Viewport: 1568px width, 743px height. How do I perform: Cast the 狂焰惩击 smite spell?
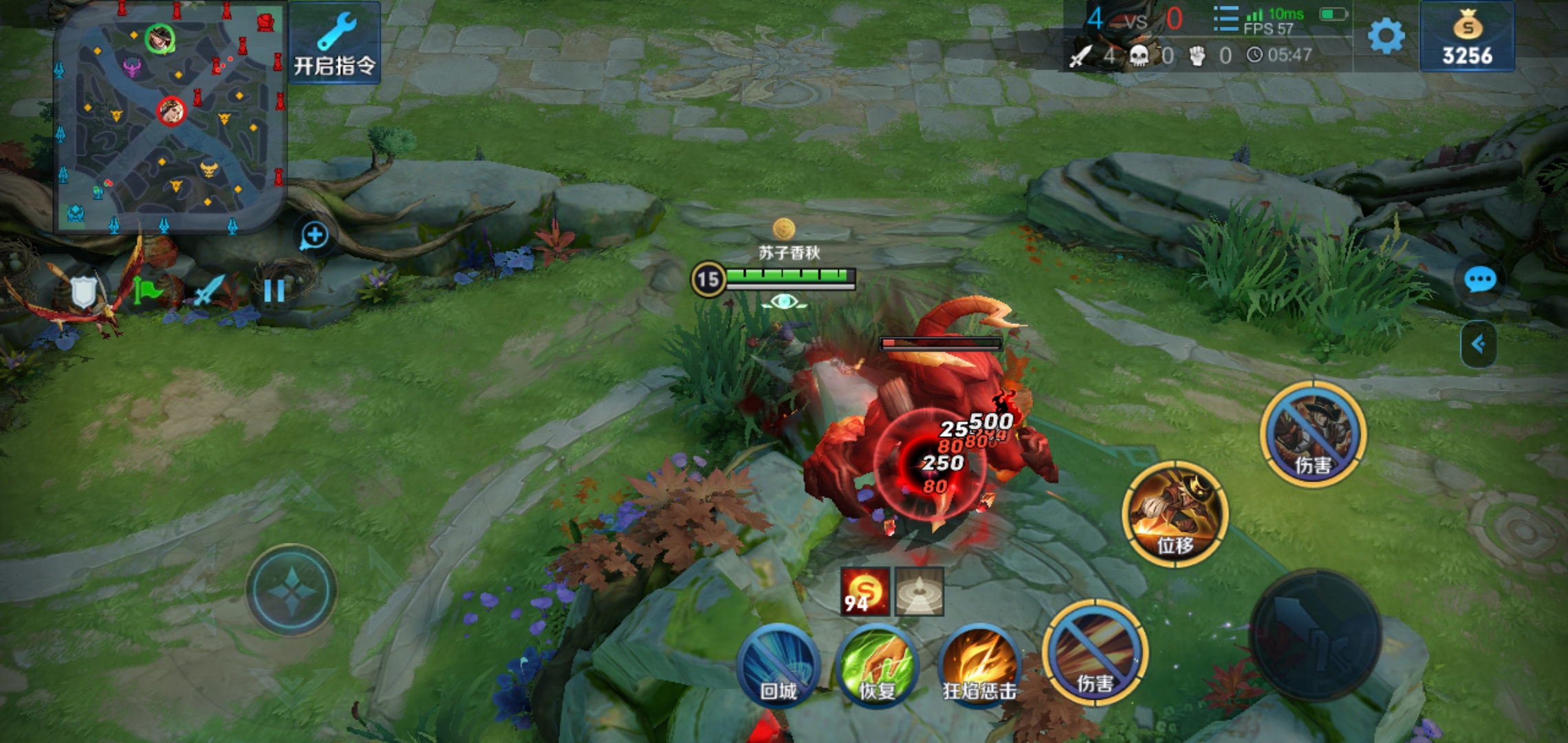(979, 666)
